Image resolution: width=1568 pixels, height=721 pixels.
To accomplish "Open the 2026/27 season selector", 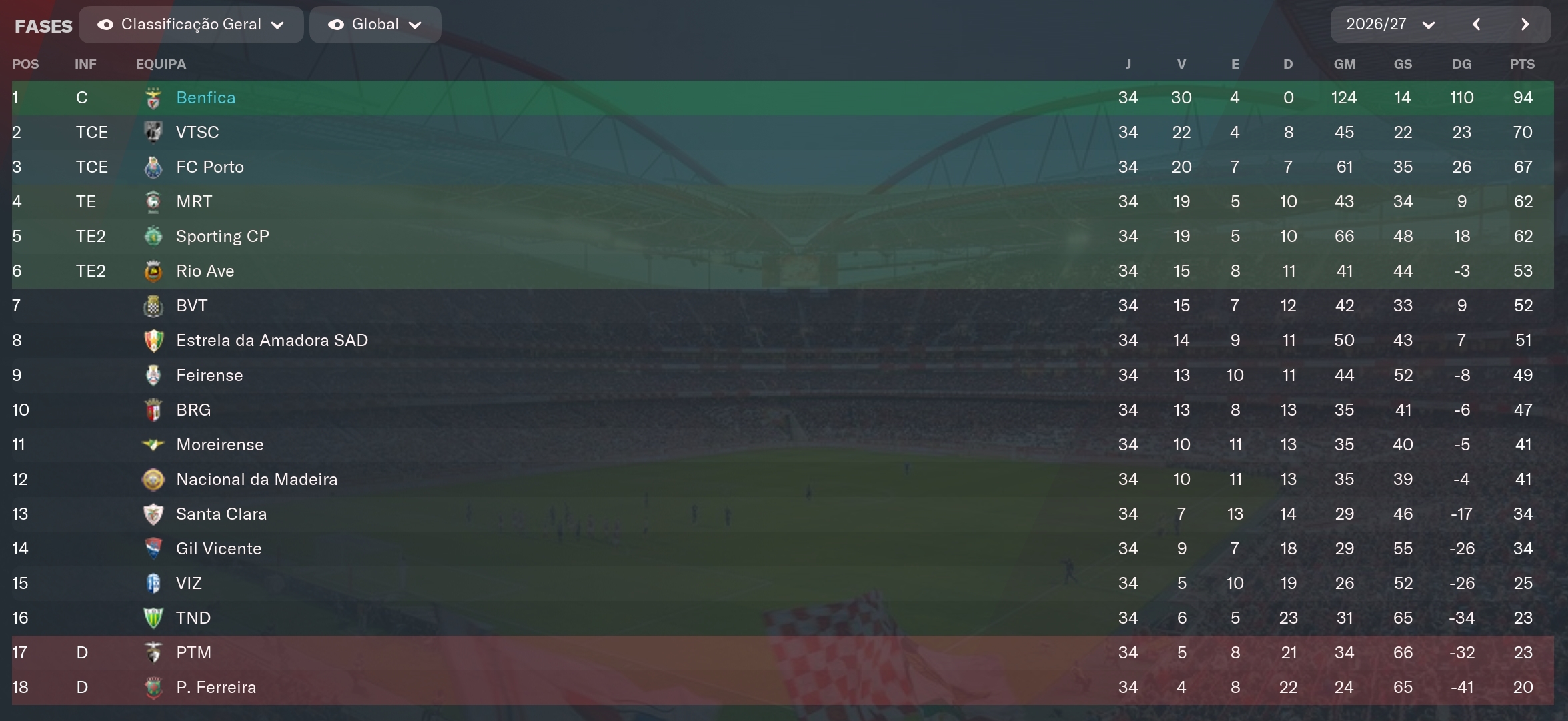I will pyautogui.click(x=1389, y=25).
